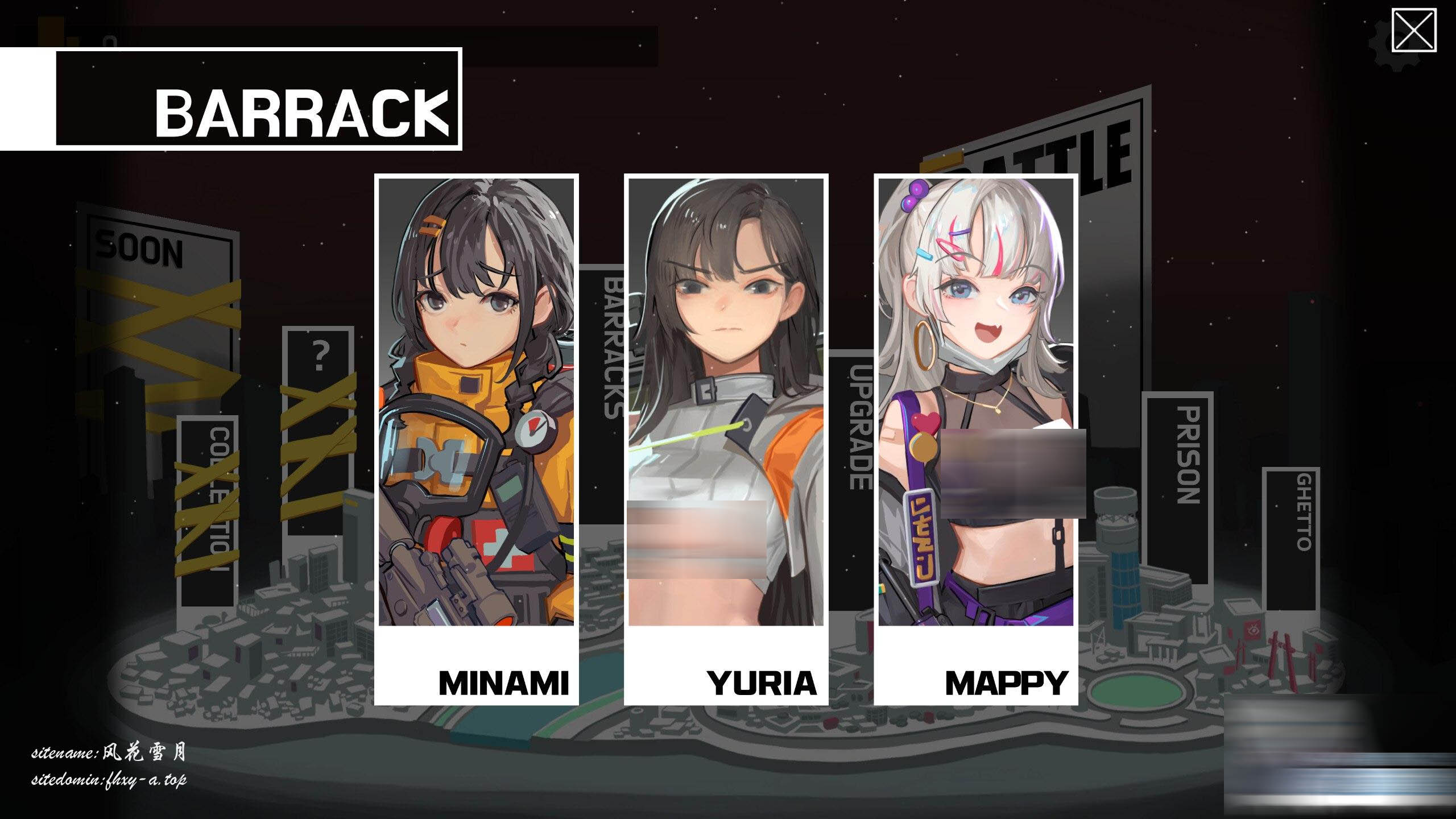Select YURIA's character portrait
Screen dimensions: 1456x819
725,398
